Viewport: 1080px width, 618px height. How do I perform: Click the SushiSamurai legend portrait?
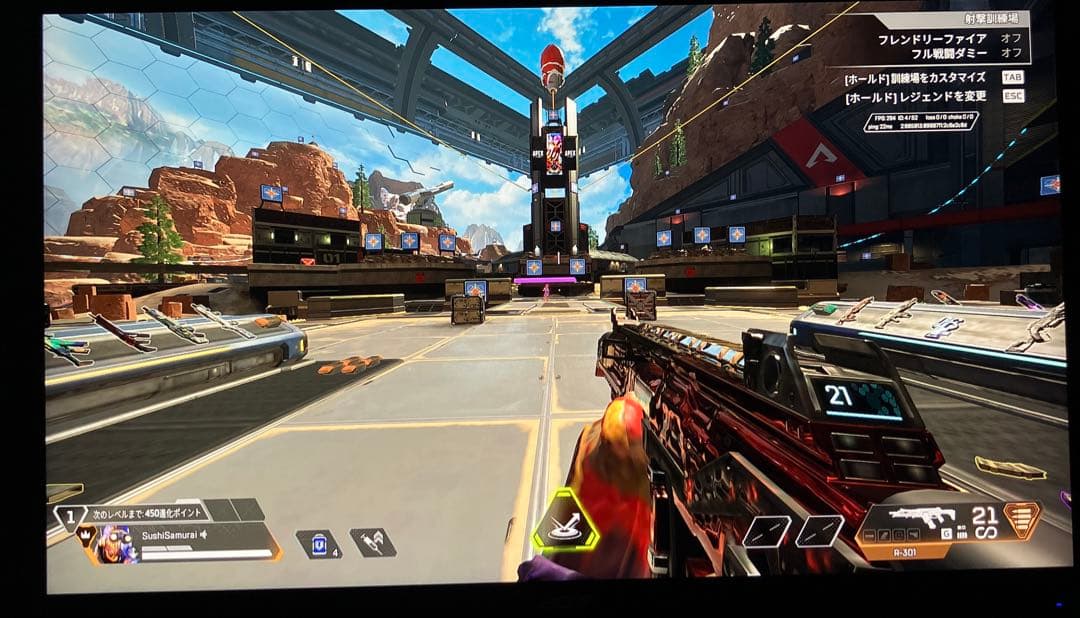point(112,543)
